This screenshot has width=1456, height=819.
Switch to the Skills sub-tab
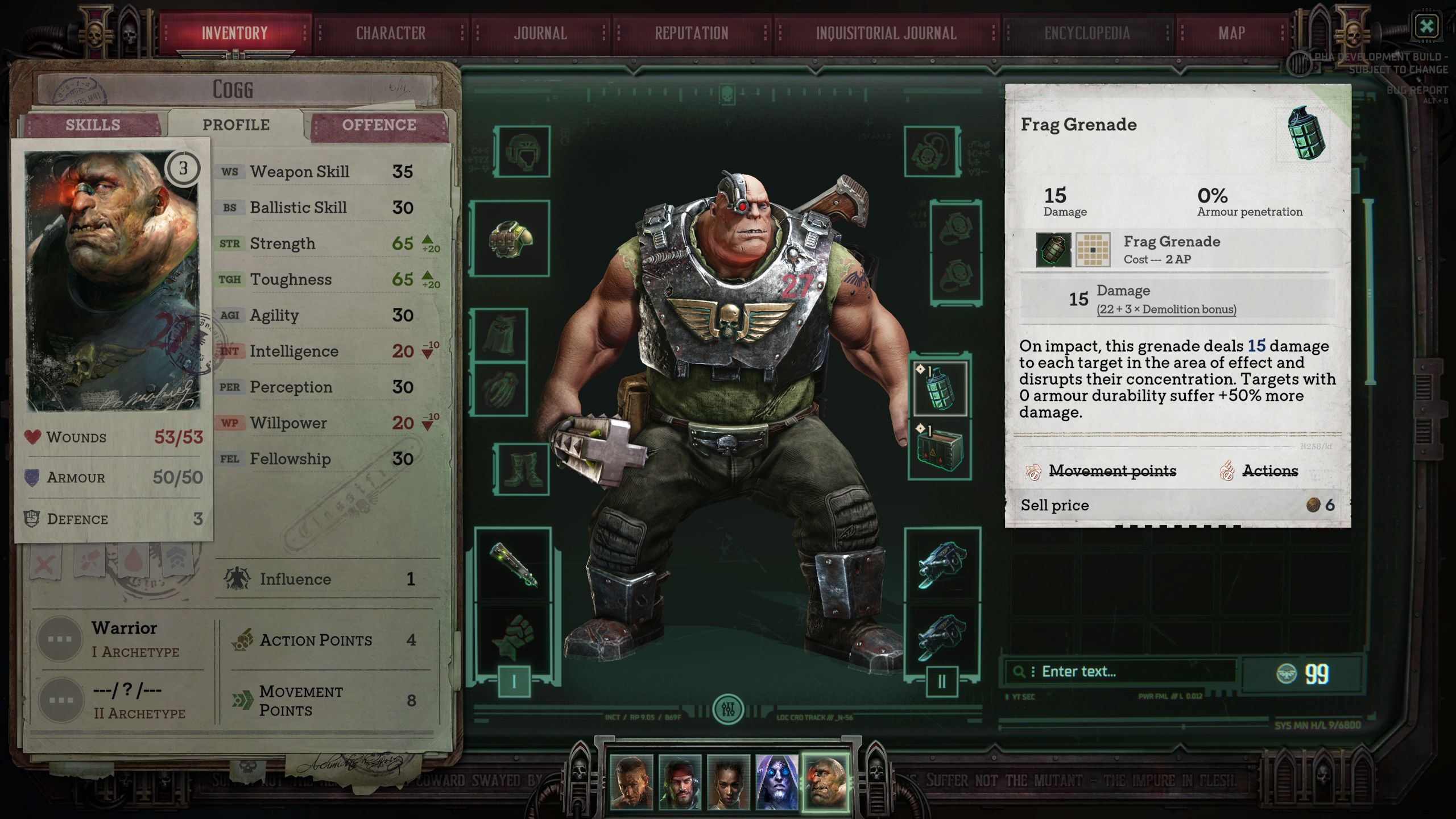click(93, 125)
